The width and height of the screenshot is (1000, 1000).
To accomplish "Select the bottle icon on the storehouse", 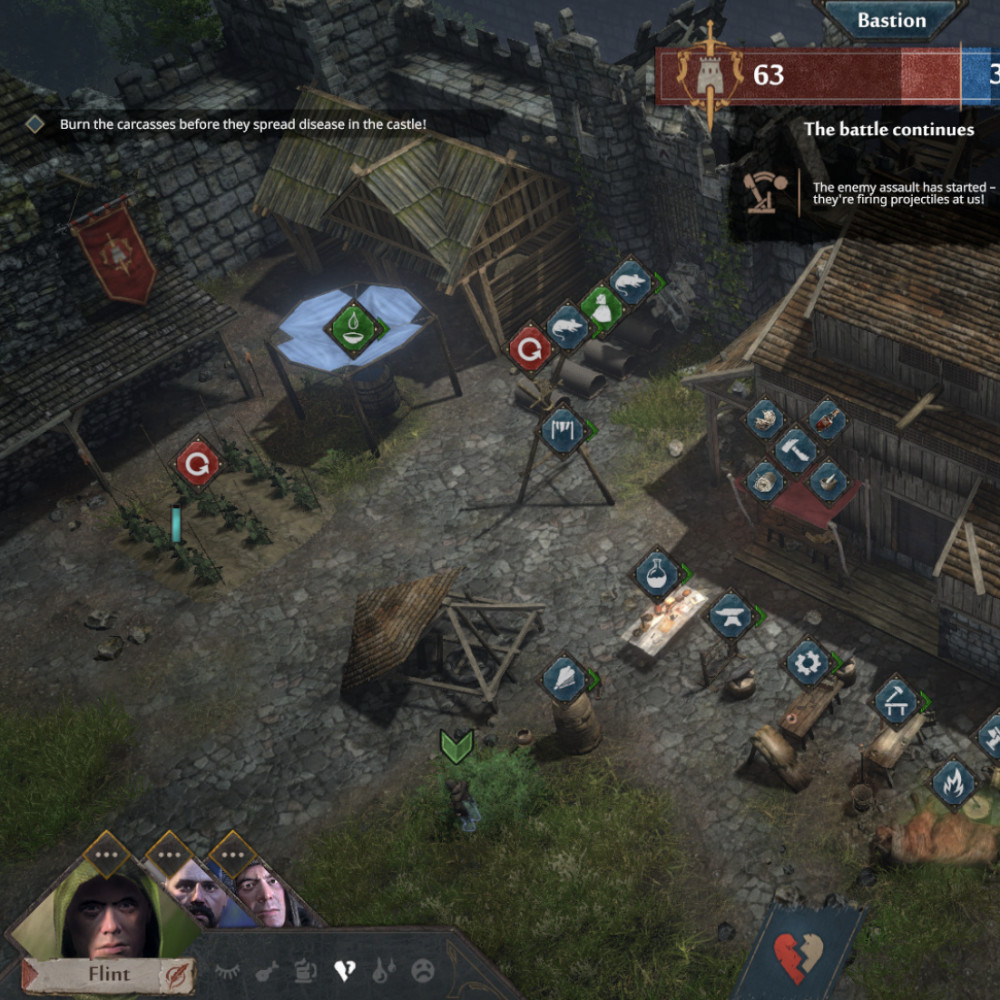I will [x=826, y=419].
